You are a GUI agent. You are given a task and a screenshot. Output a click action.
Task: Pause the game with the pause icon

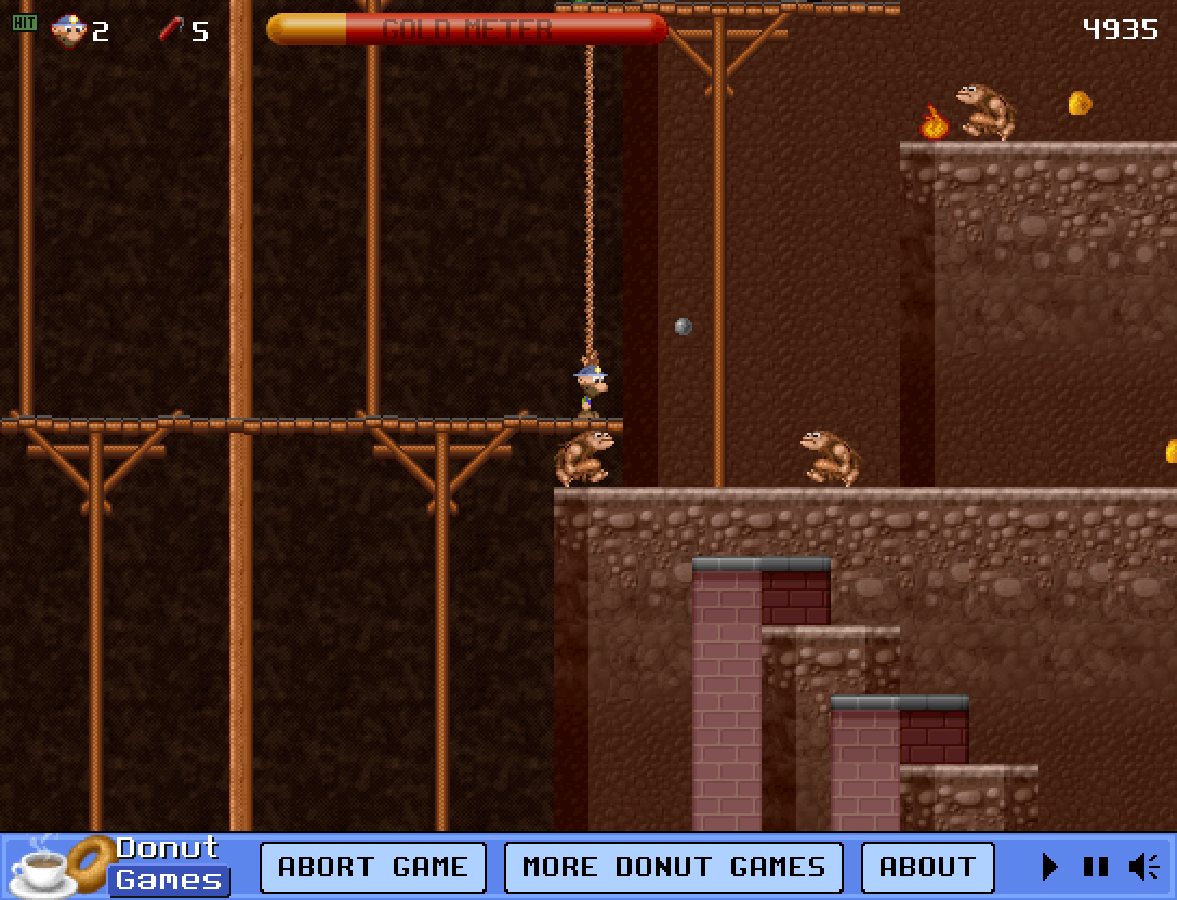point(1096,867)
